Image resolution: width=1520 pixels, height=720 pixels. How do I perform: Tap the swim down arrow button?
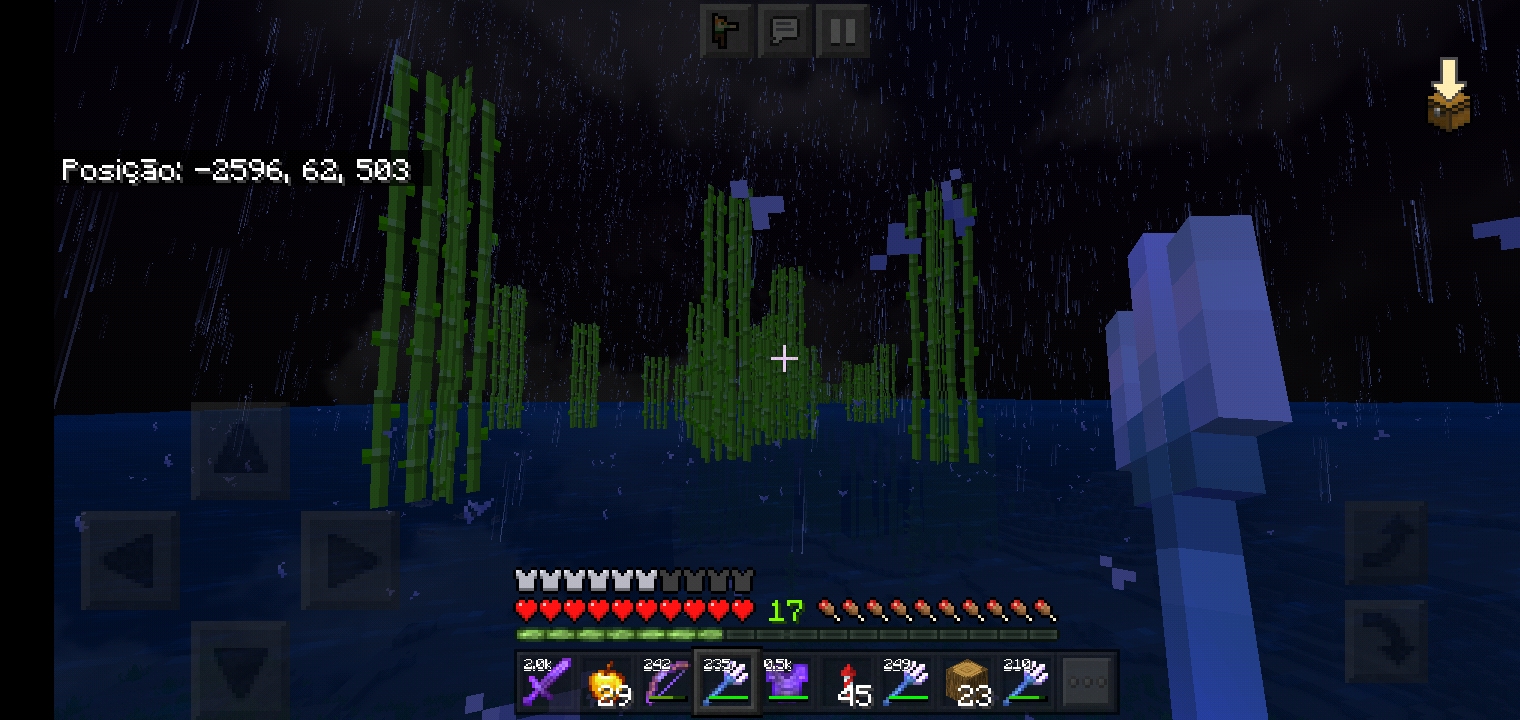click(x=1385, y=640)
